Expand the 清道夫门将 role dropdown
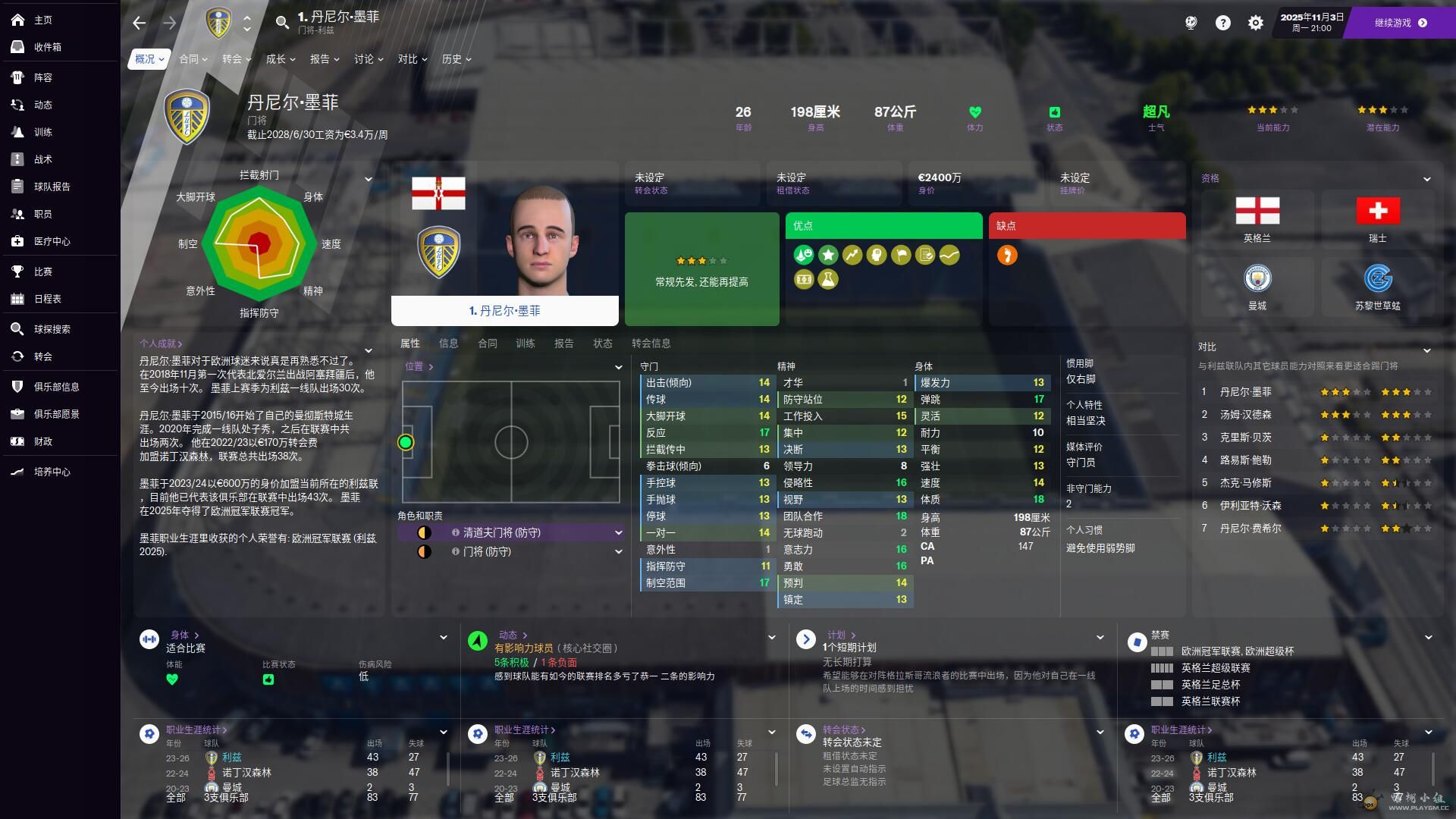1456x819 pixels. coord(618,533)
